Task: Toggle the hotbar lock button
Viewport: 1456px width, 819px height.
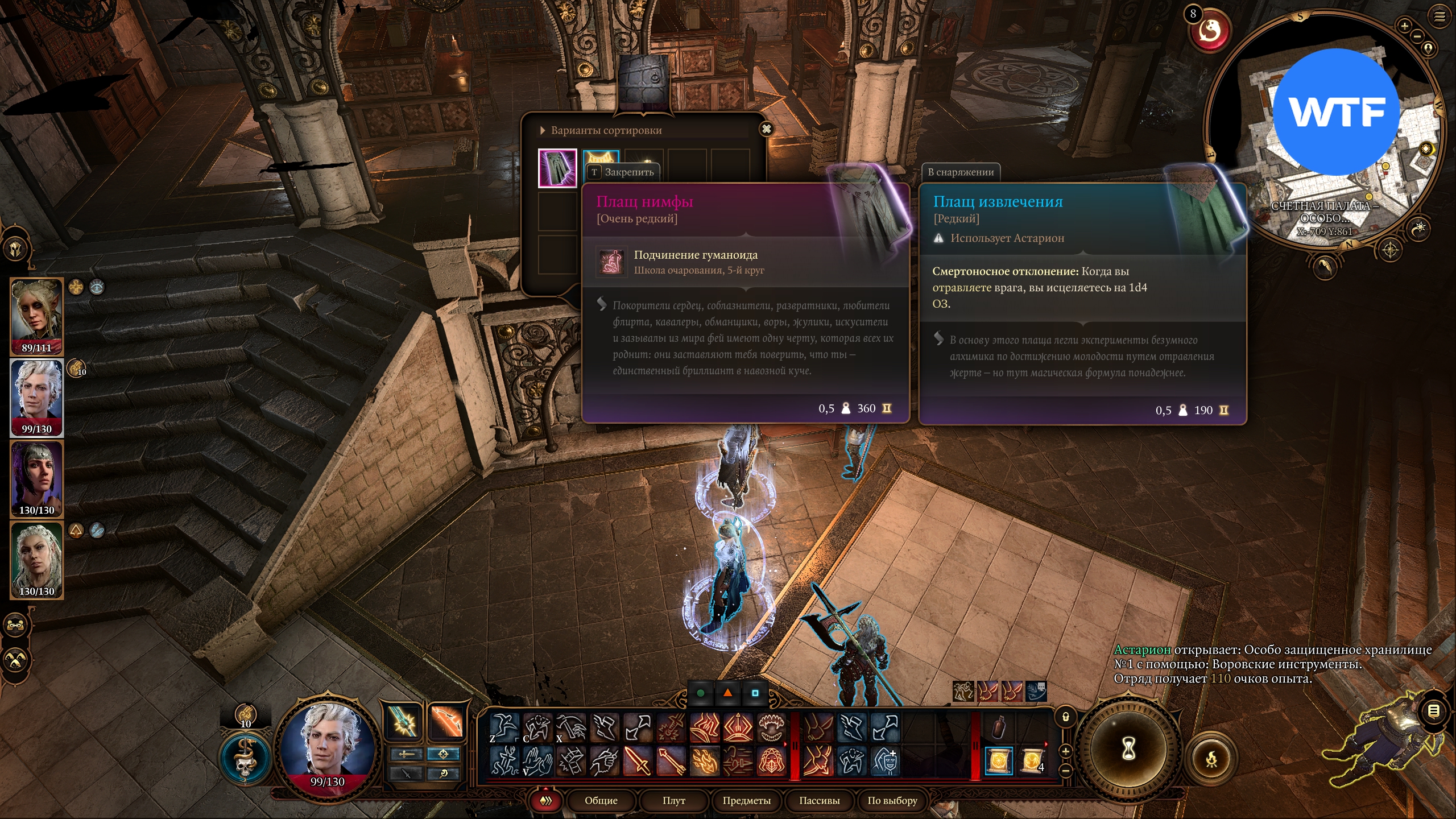Action: 1065,717
